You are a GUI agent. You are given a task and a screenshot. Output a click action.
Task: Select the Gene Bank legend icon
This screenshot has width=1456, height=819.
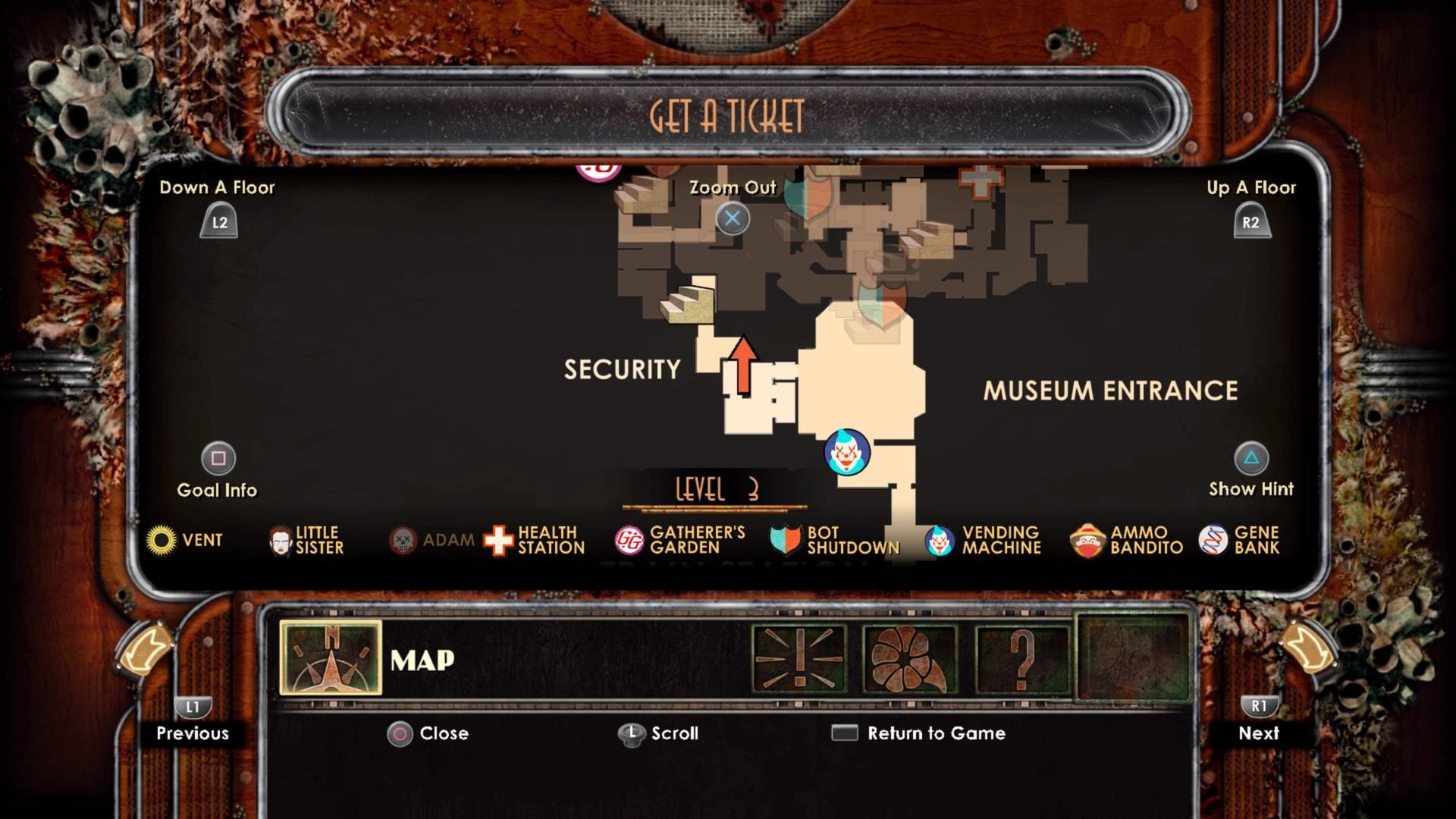click(x=1215, y=540)
